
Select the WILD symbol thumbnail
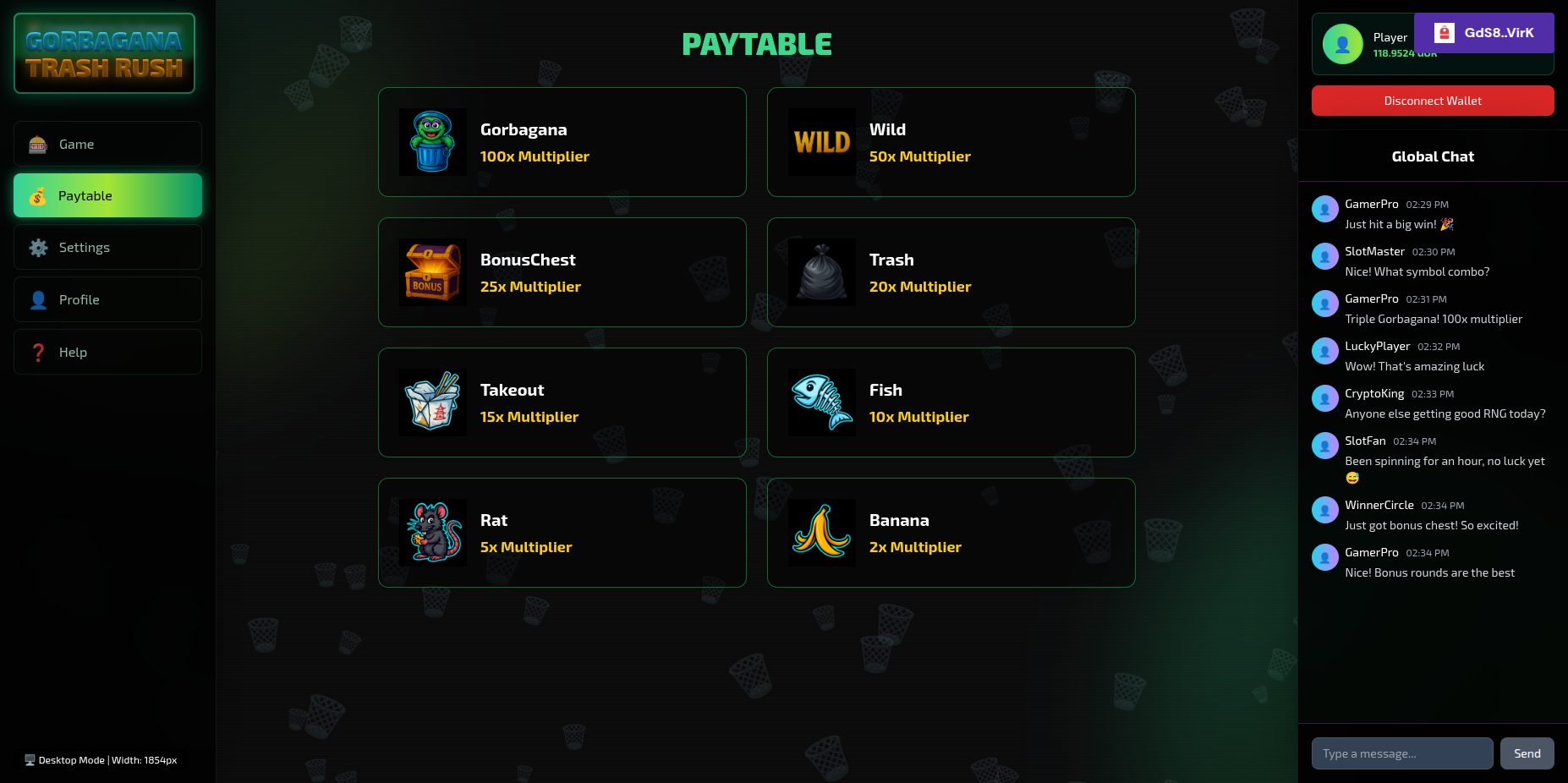point(821,141)
